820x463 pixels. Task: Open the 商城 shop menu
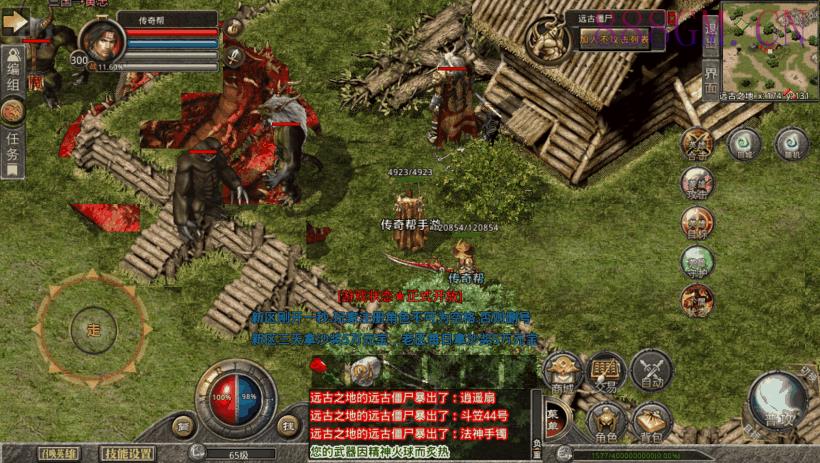(x=563, y=374)
